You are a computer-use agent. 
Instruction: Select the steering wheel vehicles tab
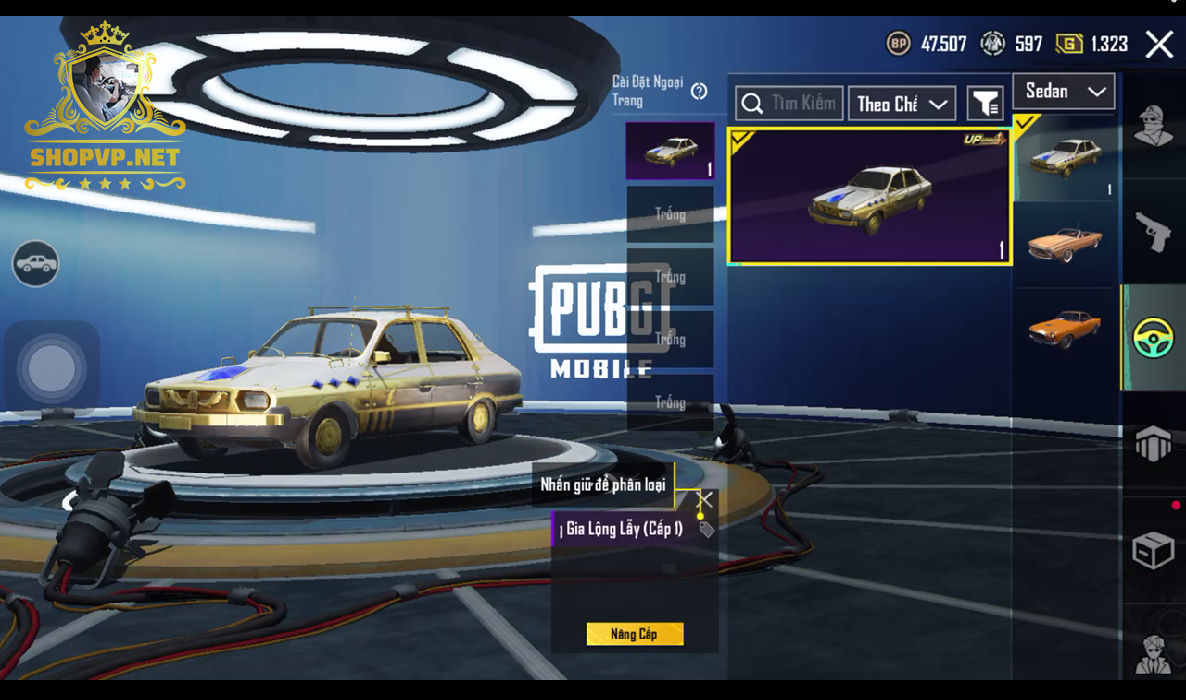point(1153,337)
